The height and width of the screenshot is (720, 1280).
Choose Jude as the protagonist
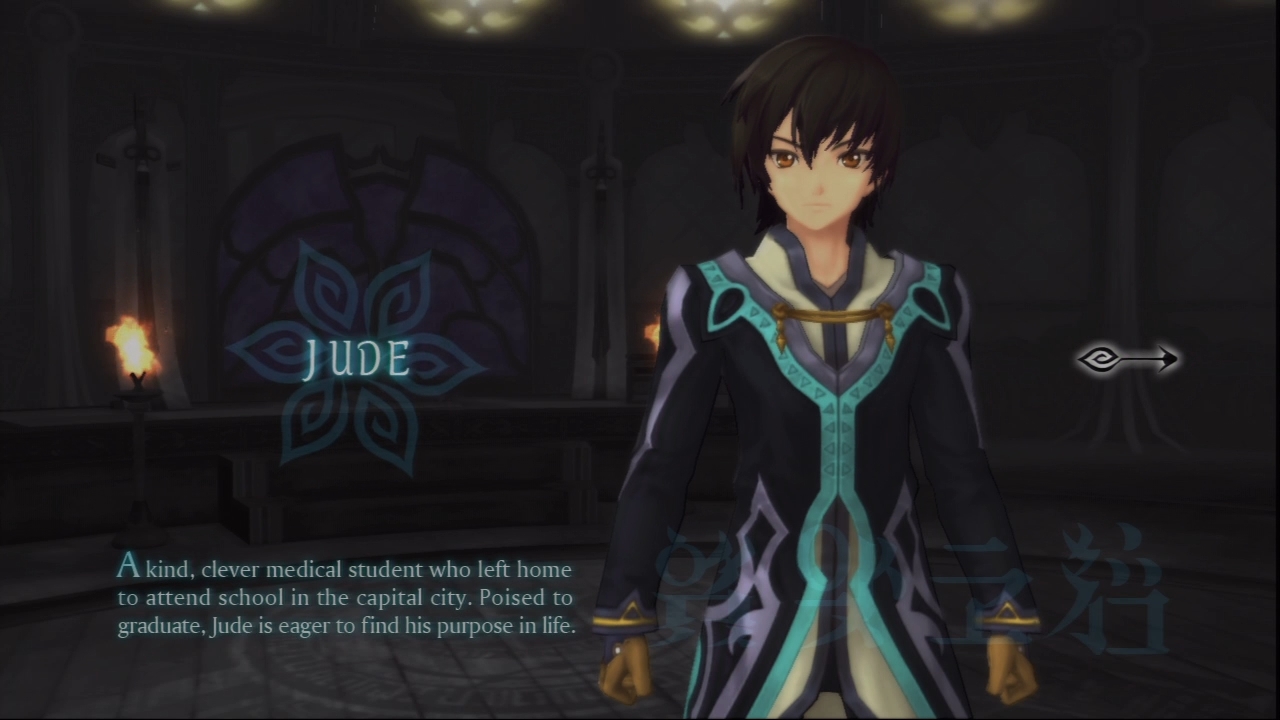pos(357,360)
